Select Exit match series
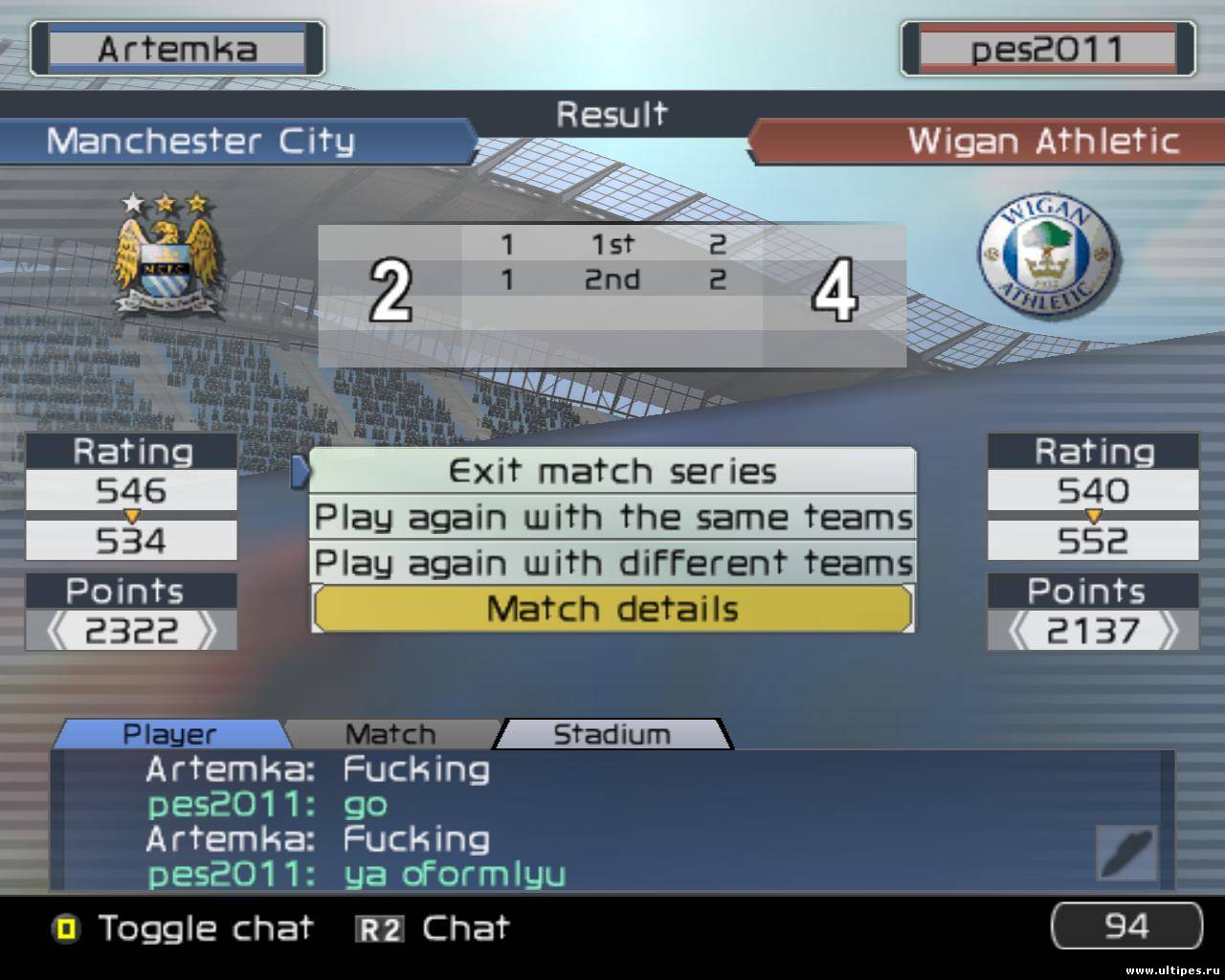 coord(612,471)
